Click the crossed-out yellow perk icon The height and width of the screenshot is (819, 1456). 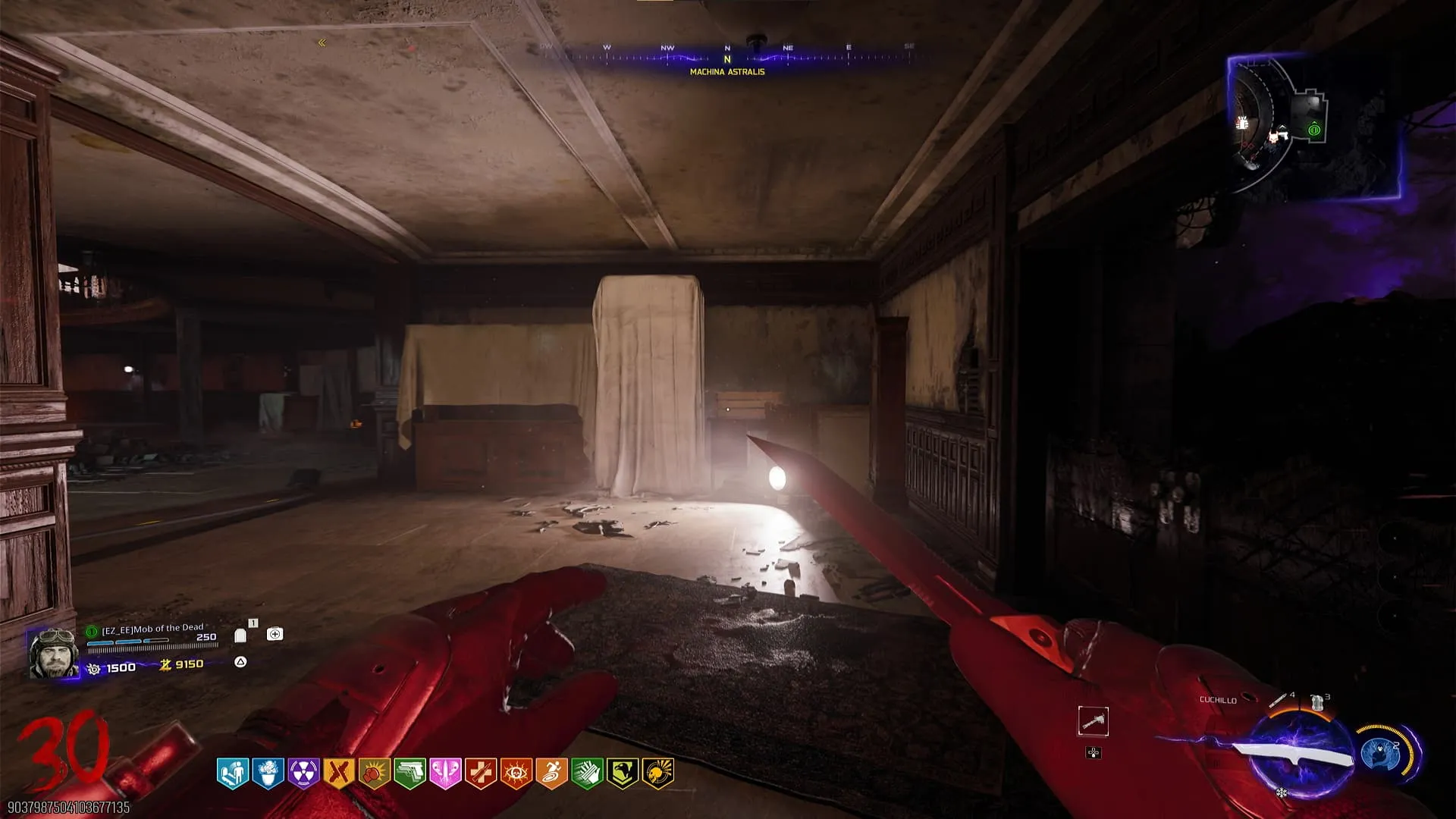(x=338, y=773)
